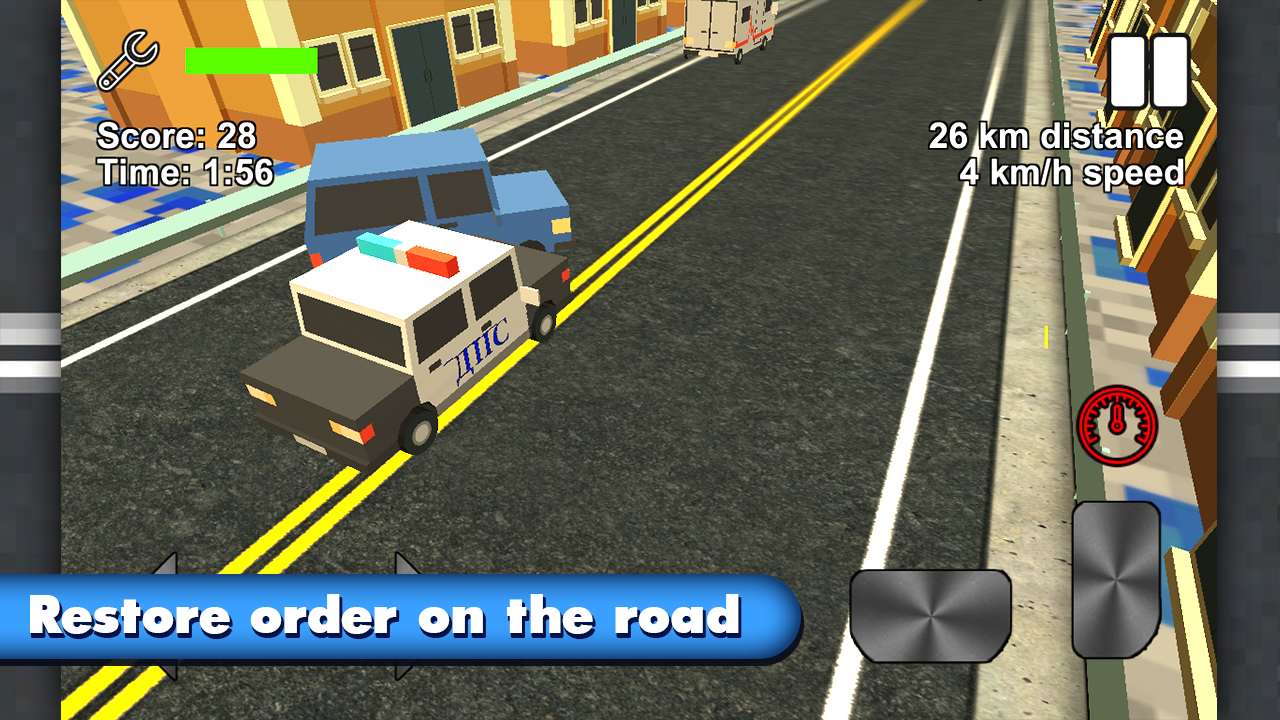Open details from the distance counter
The height and width of the screenshot is (720, 1280).
click(1055, 133)
